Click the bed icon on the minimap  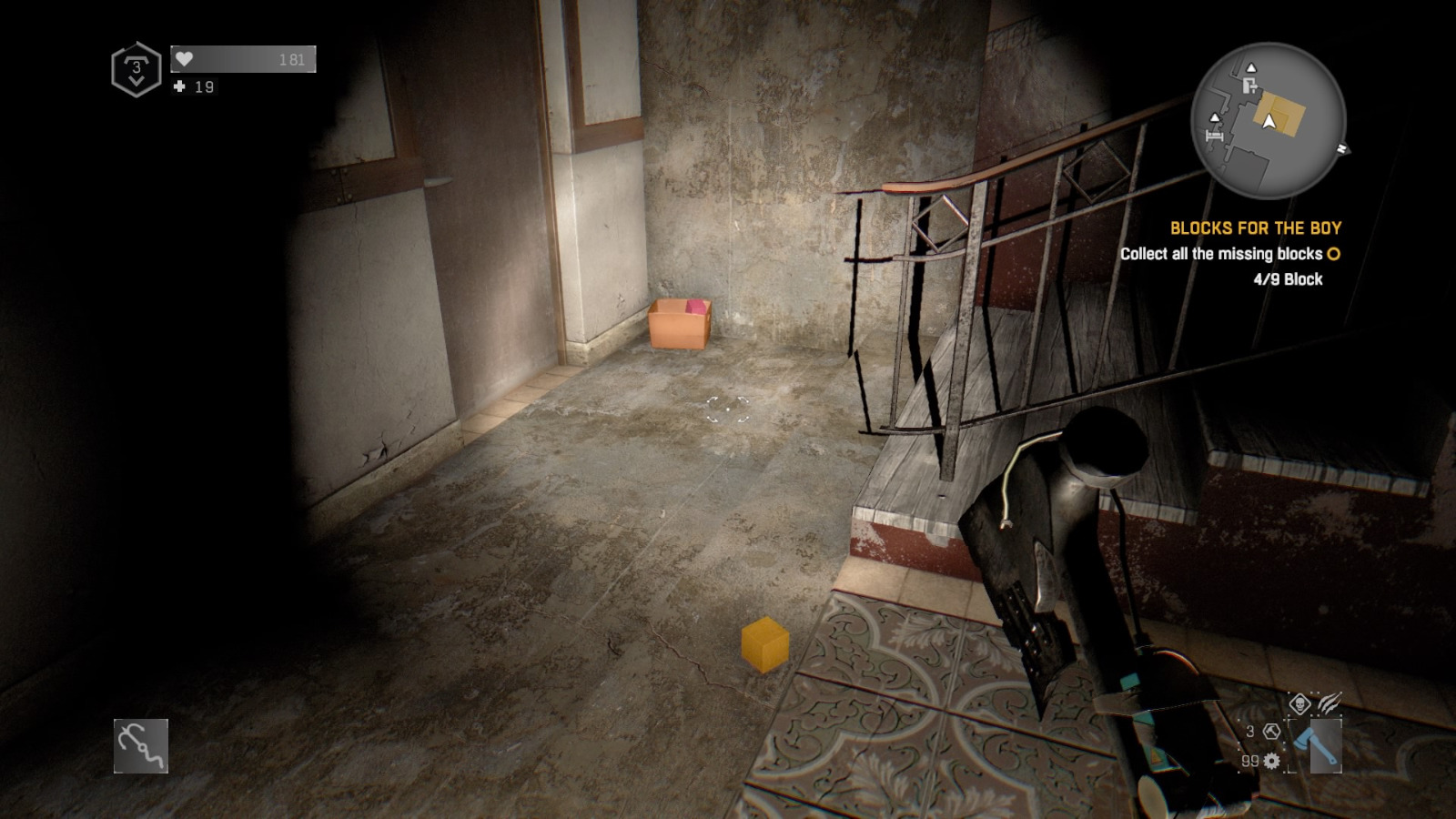(1214, 135)
